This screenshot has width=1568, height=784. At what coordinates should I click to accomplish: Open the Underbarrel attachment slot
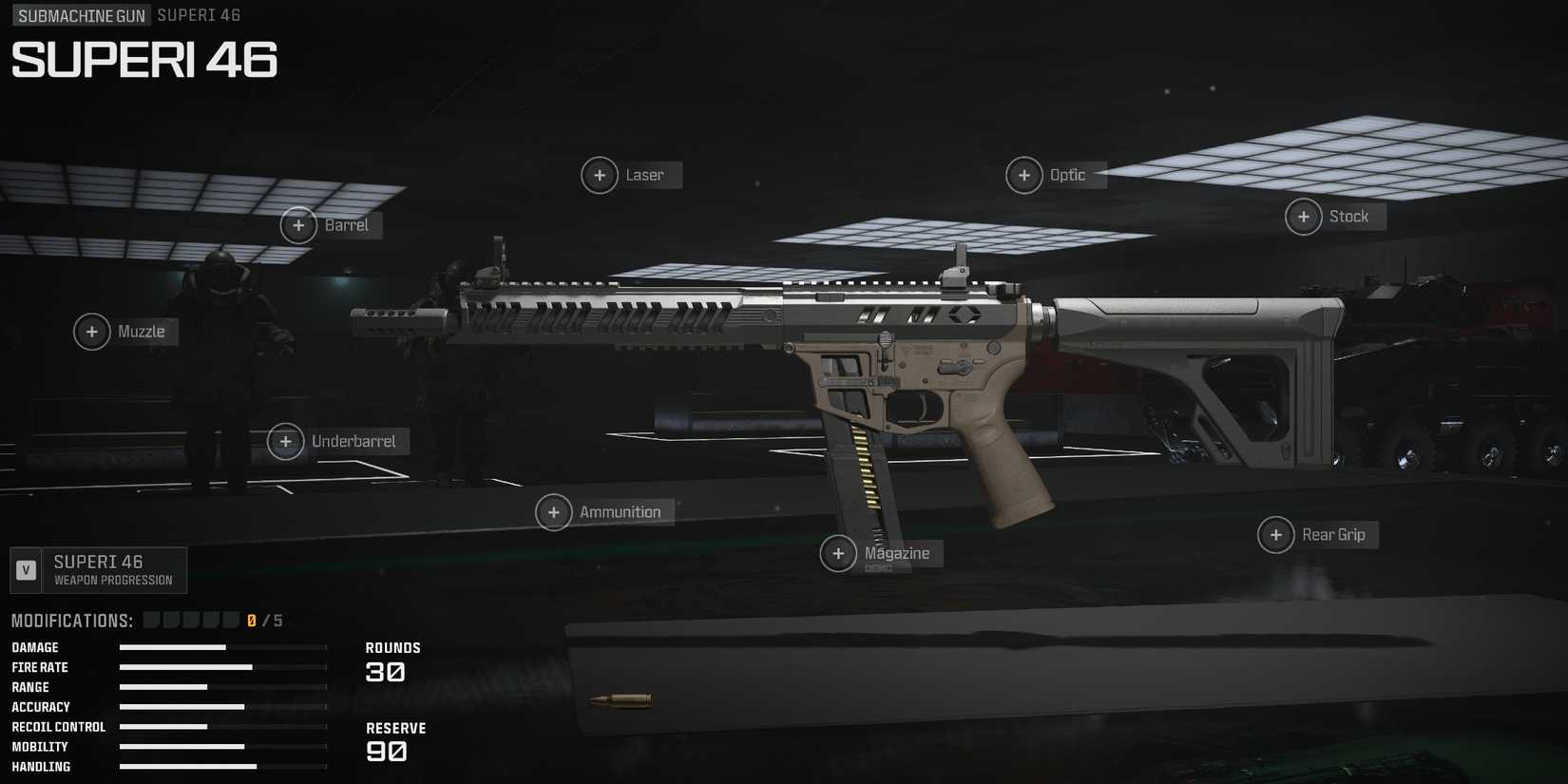pos(286,441)
